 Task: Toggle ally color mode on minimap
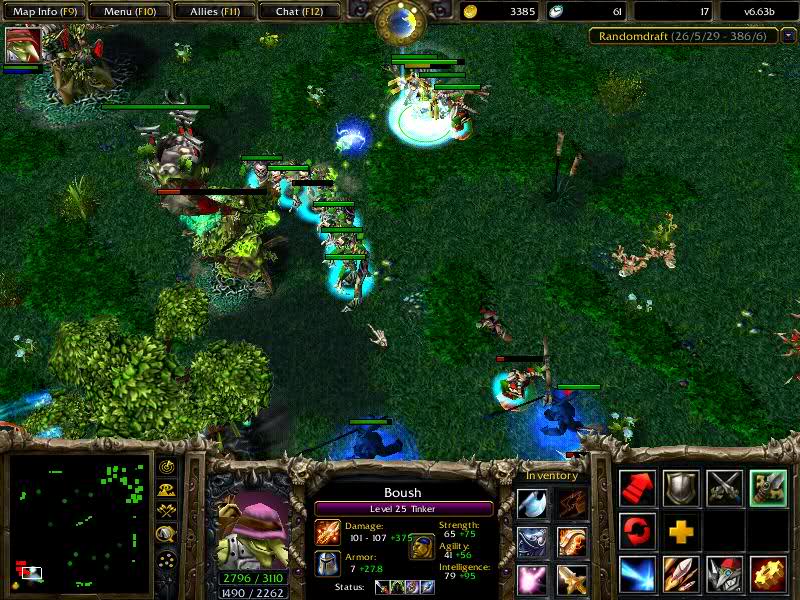[167, 512]
